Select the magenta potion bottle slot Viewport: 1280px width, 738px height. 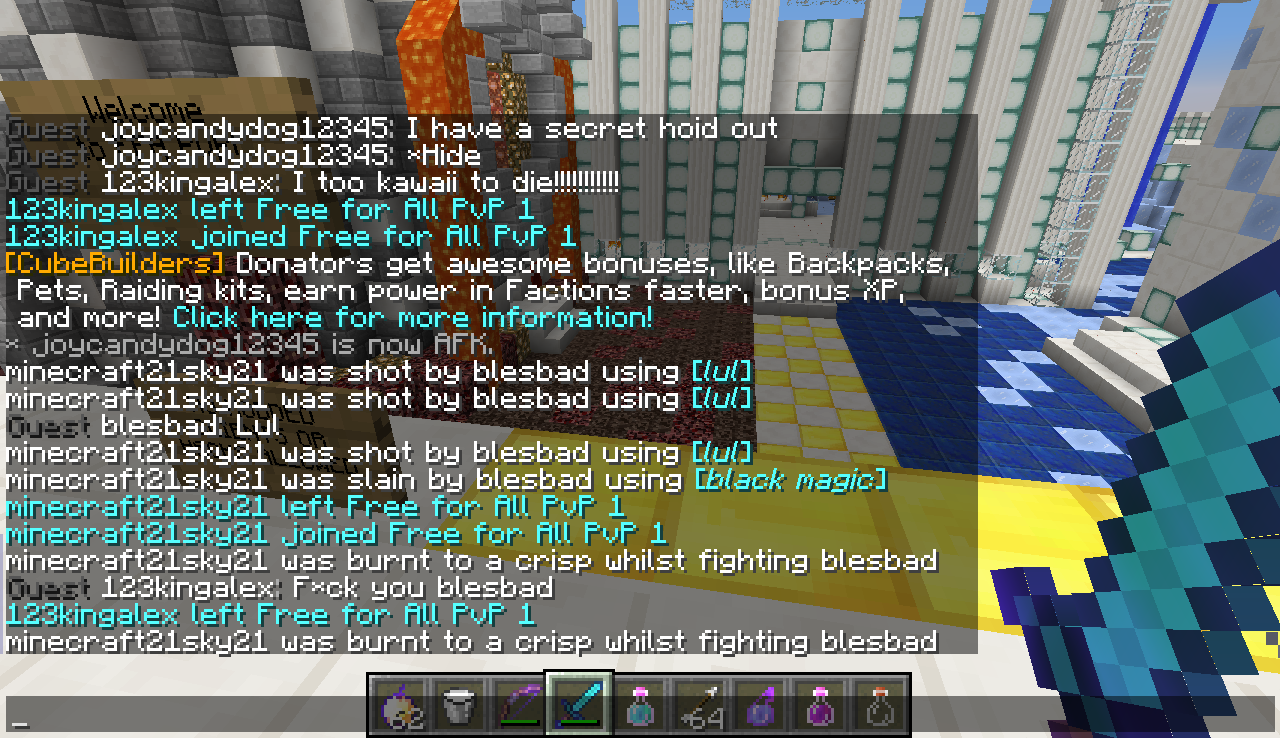[x=819, y=704]
